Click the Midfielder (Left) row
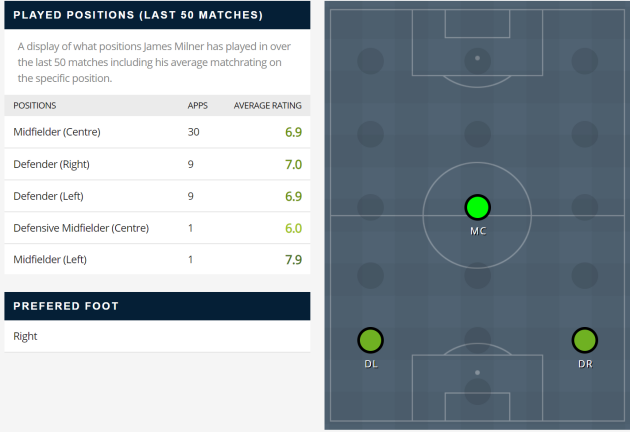The width and height of the screenshot is (630, 432). 157,260
